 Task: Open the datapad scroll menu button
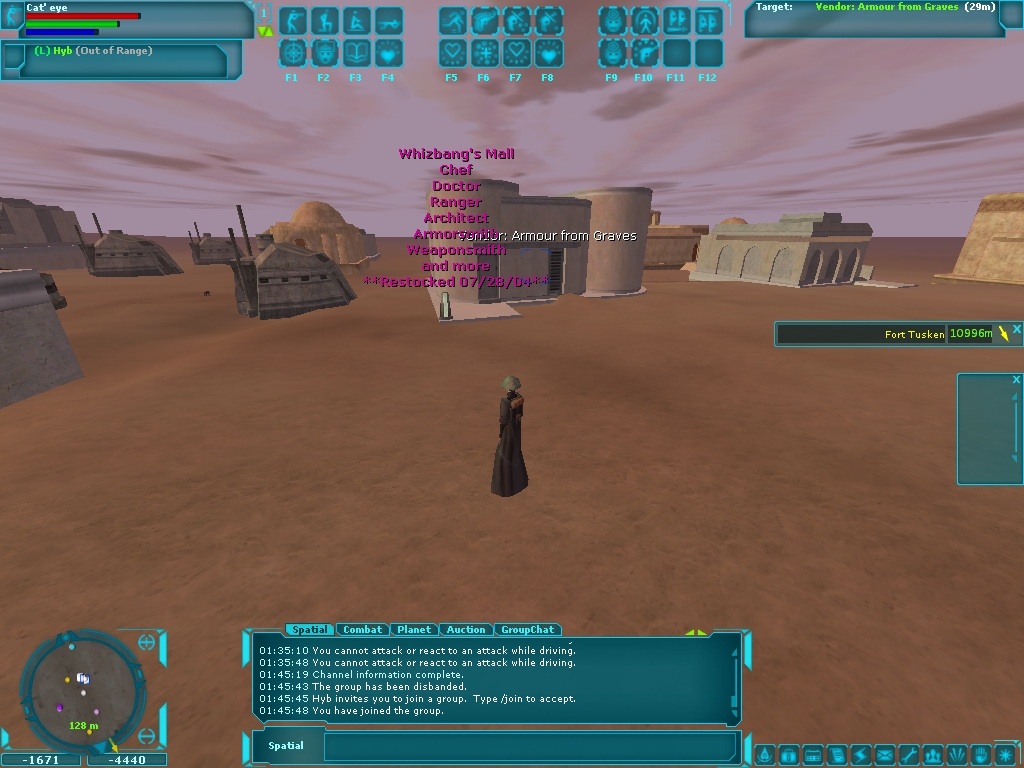[x=837, y=754]
